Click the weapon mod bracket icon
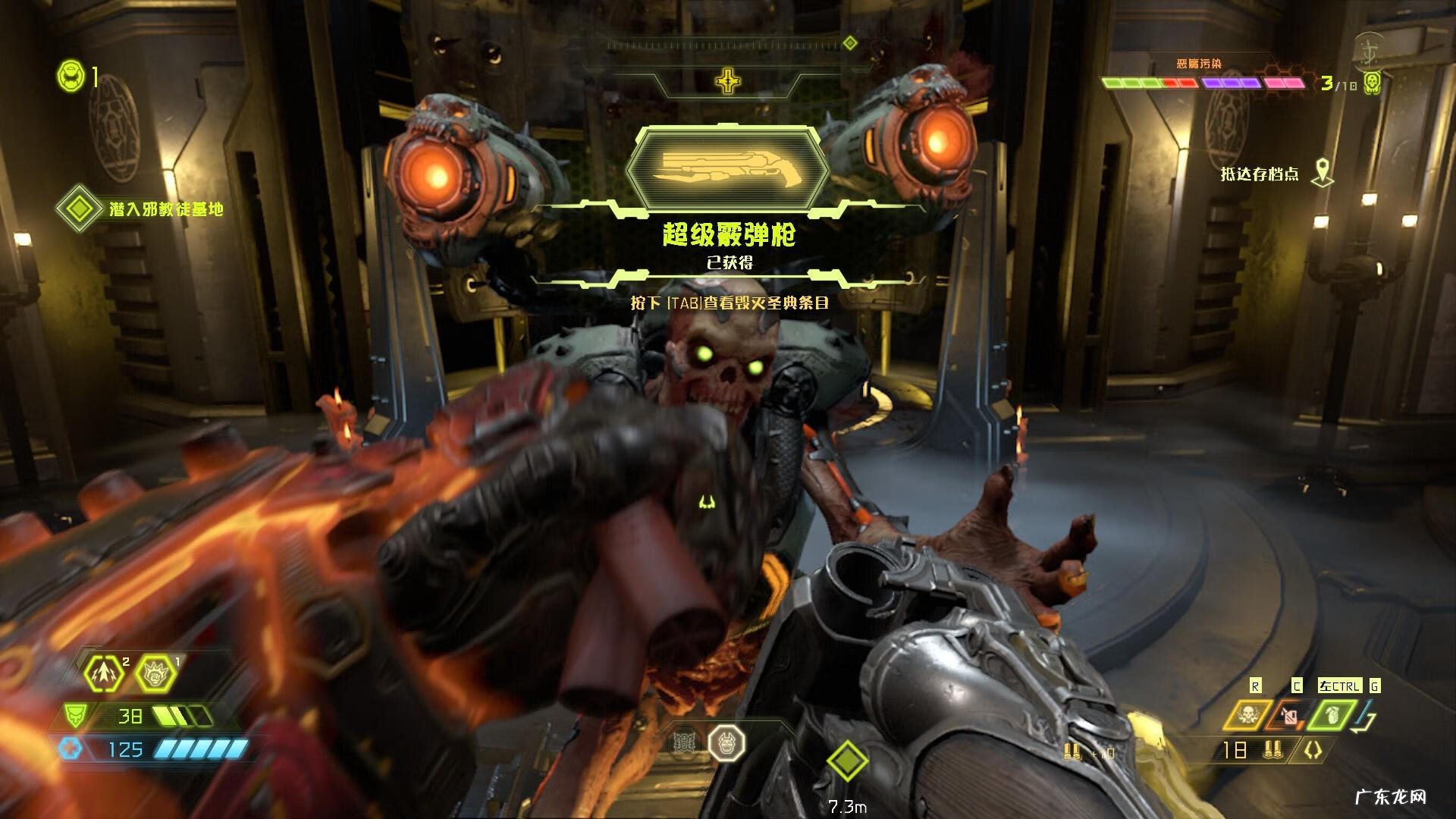This screenshot has width=1456, height=819. [1313, 750]
